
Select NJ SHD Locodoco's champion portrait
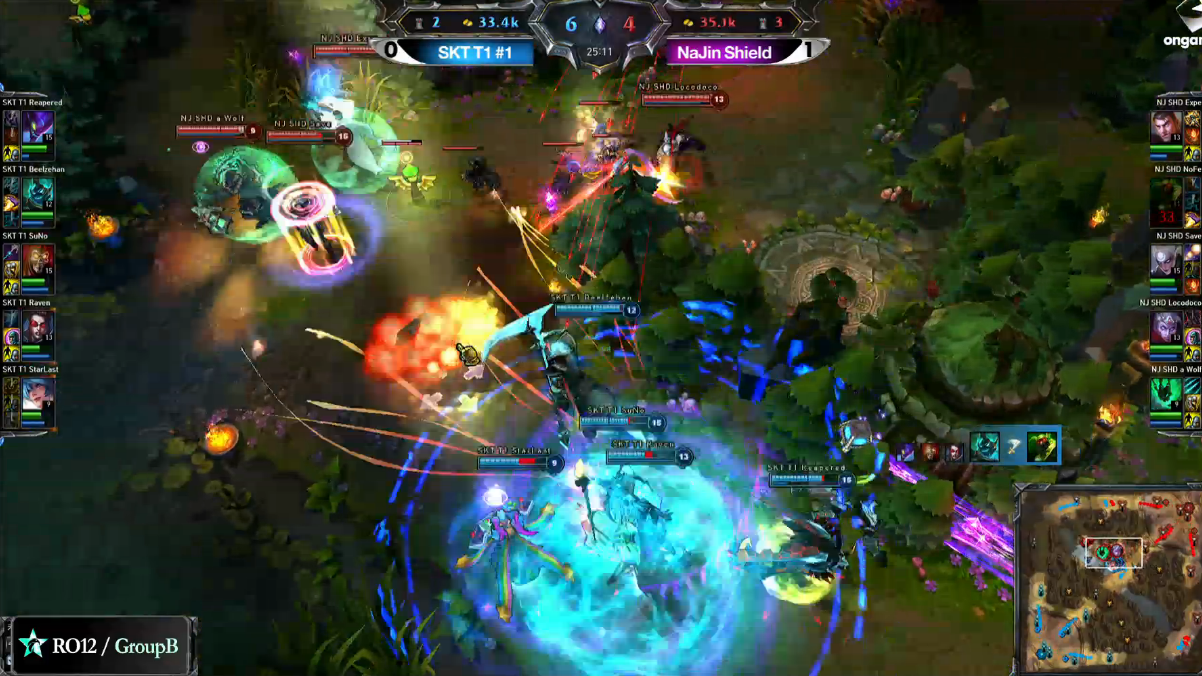point(1165,328)
